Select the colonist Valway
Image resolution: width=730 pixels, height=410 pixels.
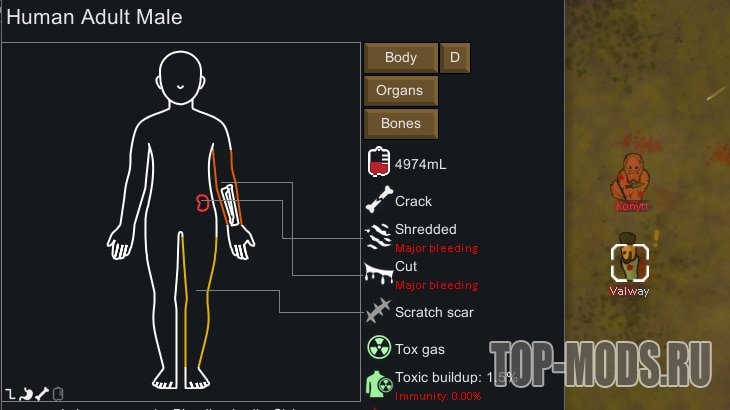point(630,263)
